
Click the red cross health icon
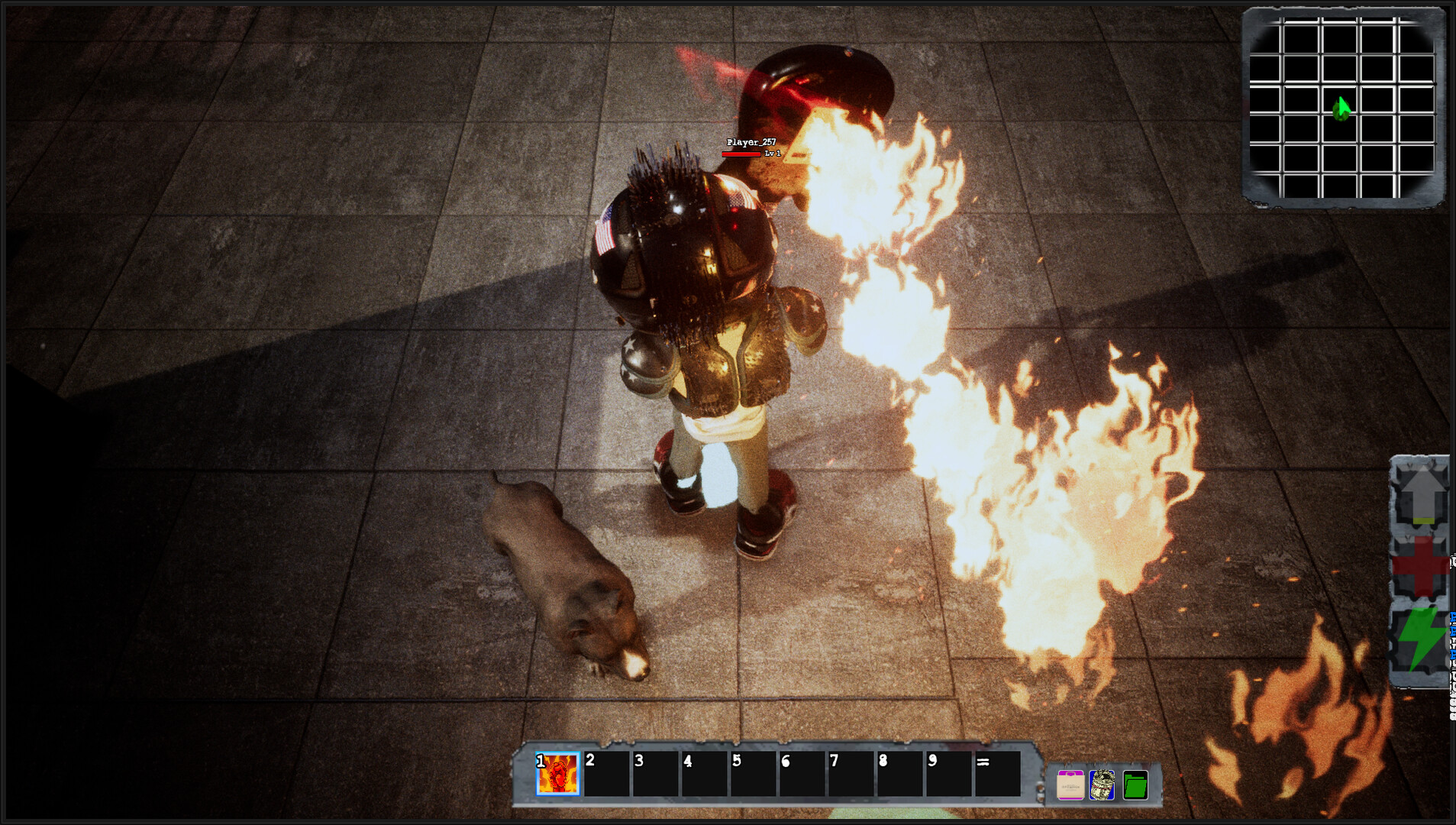point(1421,567)
